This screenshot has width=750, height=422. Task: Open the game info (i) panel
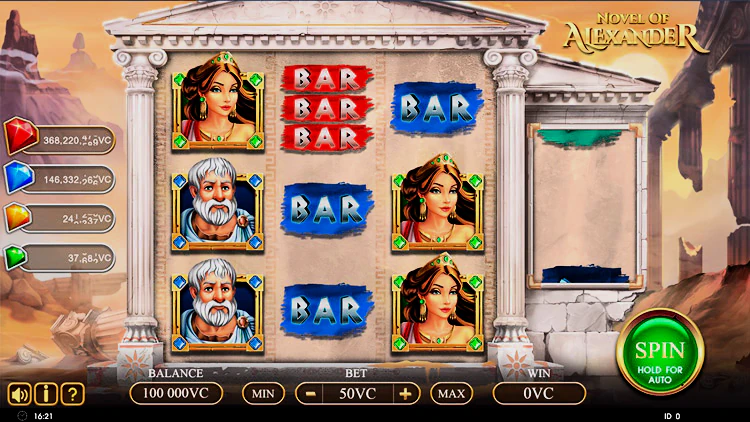pyautogui.click(x=45, y=393)
